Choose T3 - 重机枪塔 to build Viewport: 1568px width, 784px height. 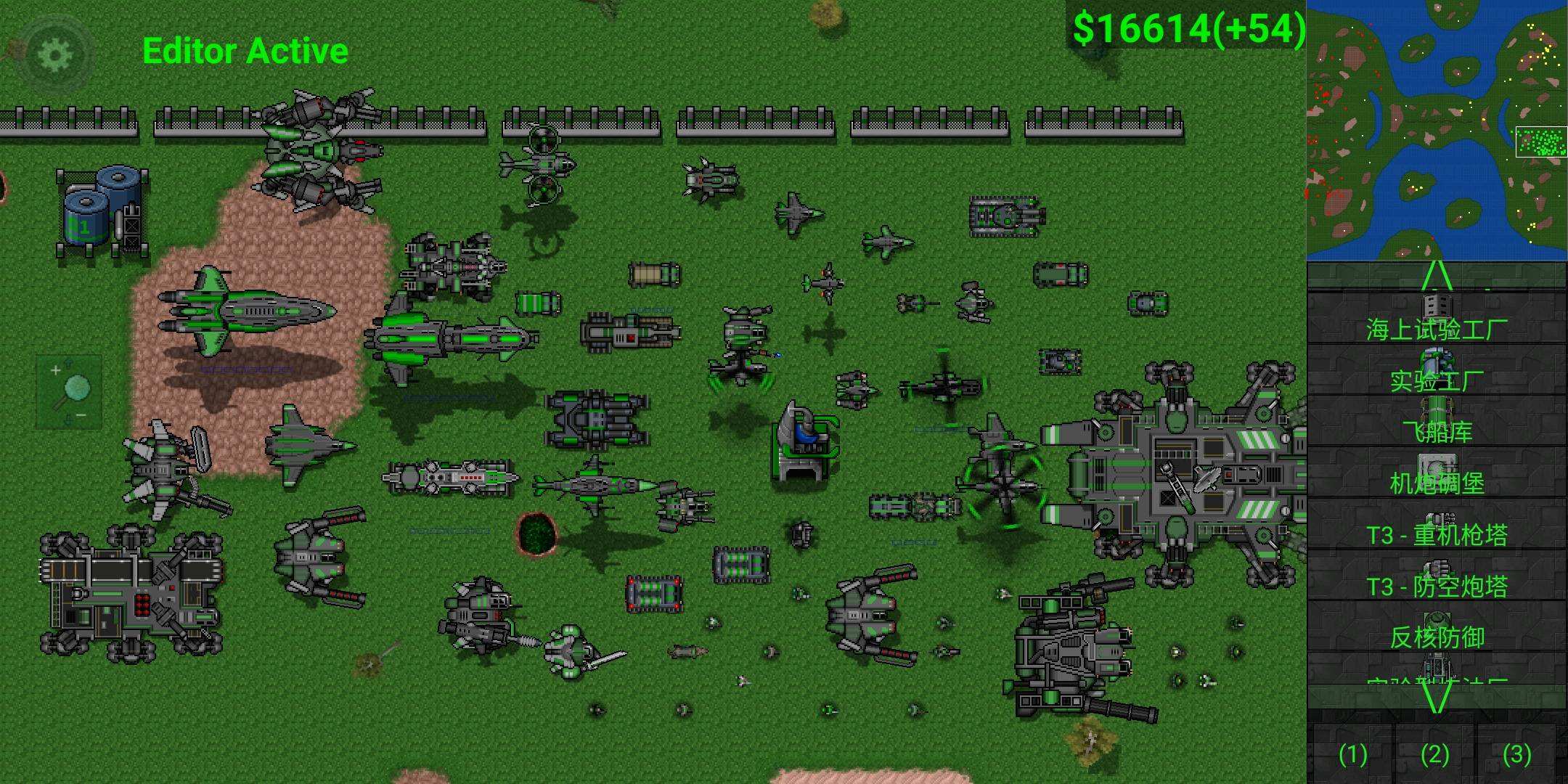coord(1437,525)
